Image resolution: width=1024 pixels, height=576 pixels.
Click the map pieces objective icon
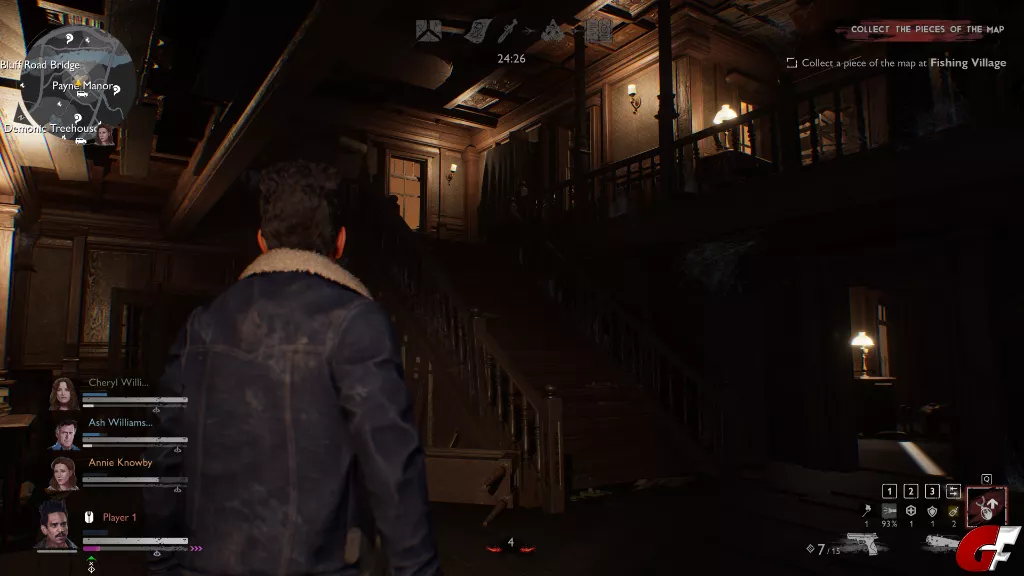(429, 31)
